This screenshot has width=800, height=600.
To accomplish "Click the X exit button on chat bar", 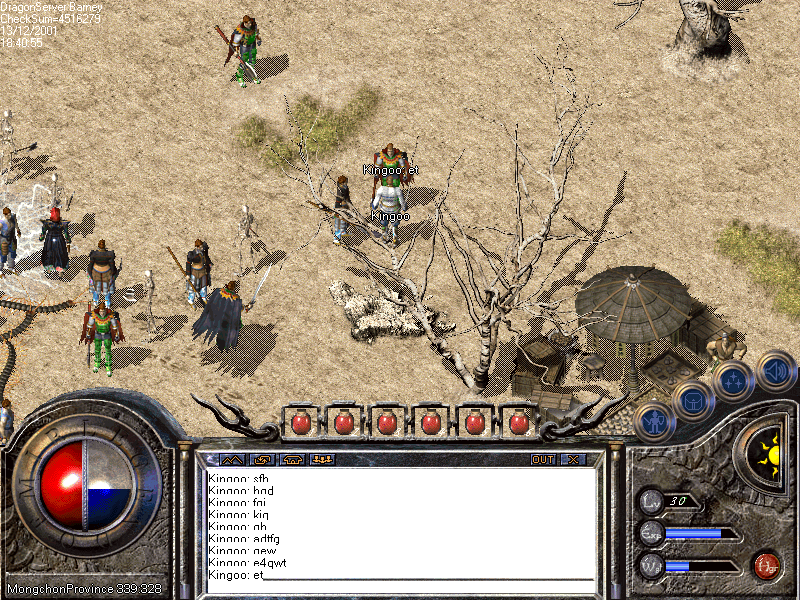I will (x=573, y=460).
